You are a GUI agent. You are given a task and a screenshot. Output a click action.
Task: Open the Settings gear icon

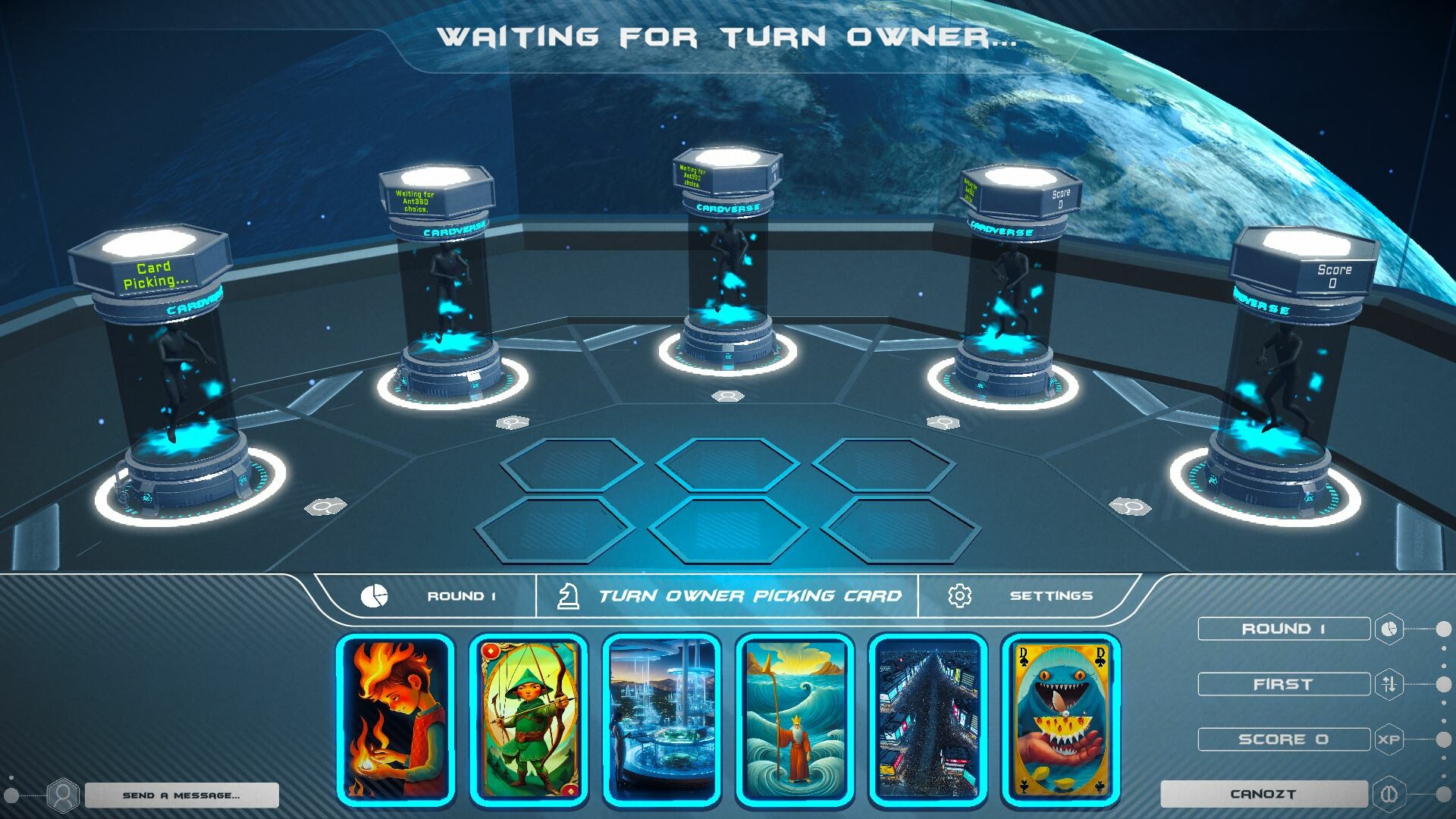tap(960, 597)
